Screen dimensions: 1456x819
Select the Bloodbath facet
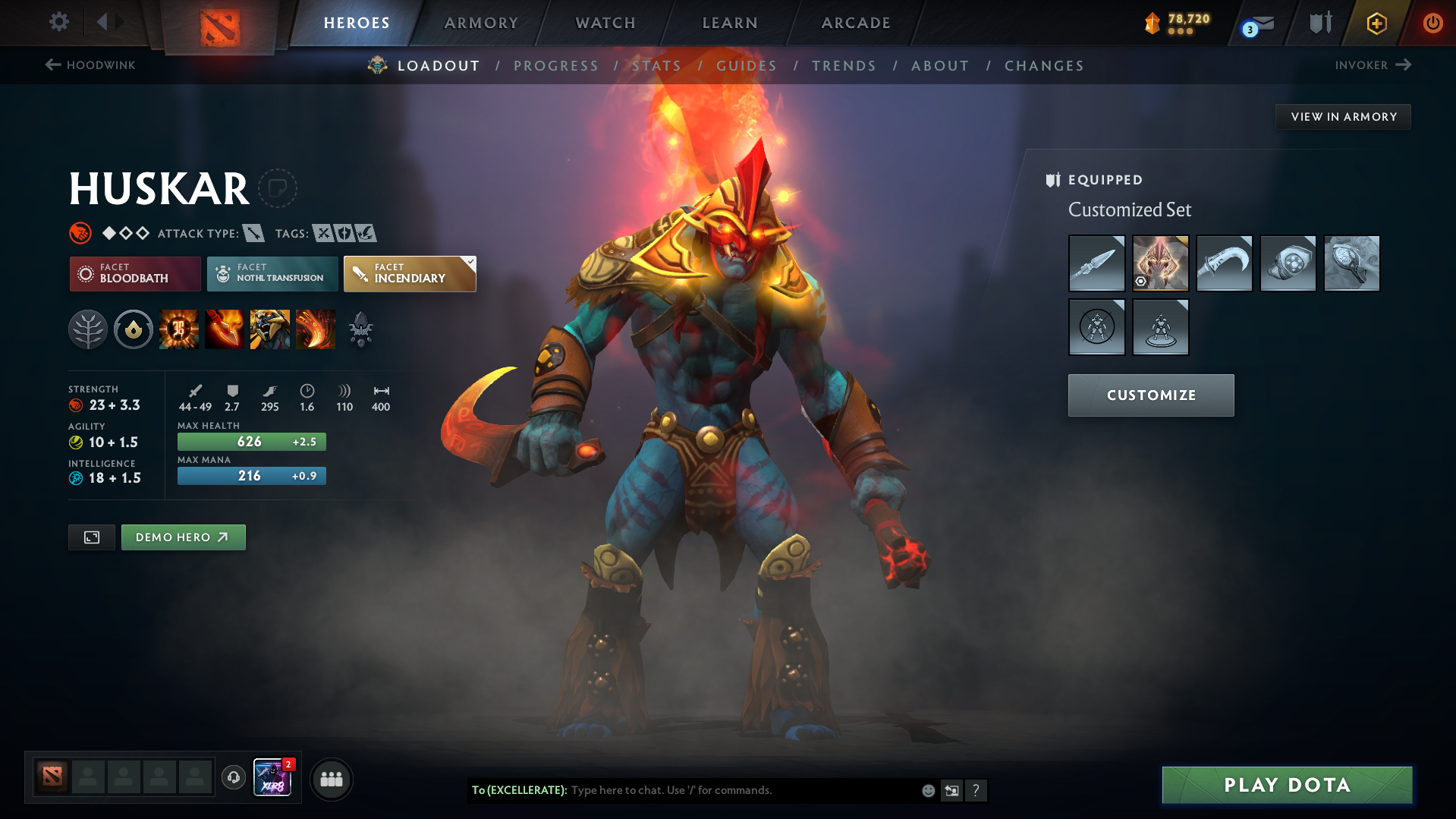click(134, 273)
